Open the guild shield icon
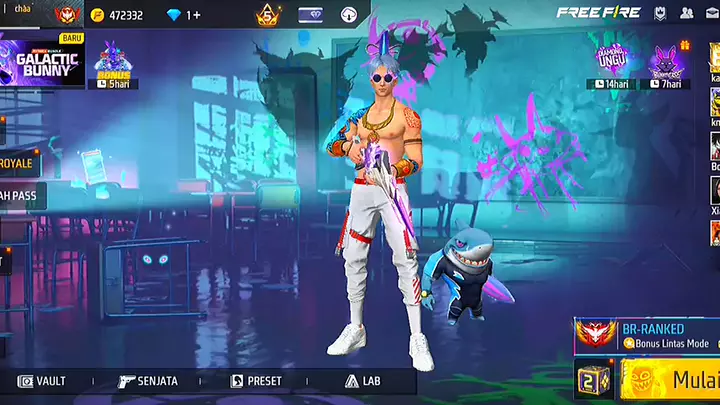720x405 pixels. 661,13
